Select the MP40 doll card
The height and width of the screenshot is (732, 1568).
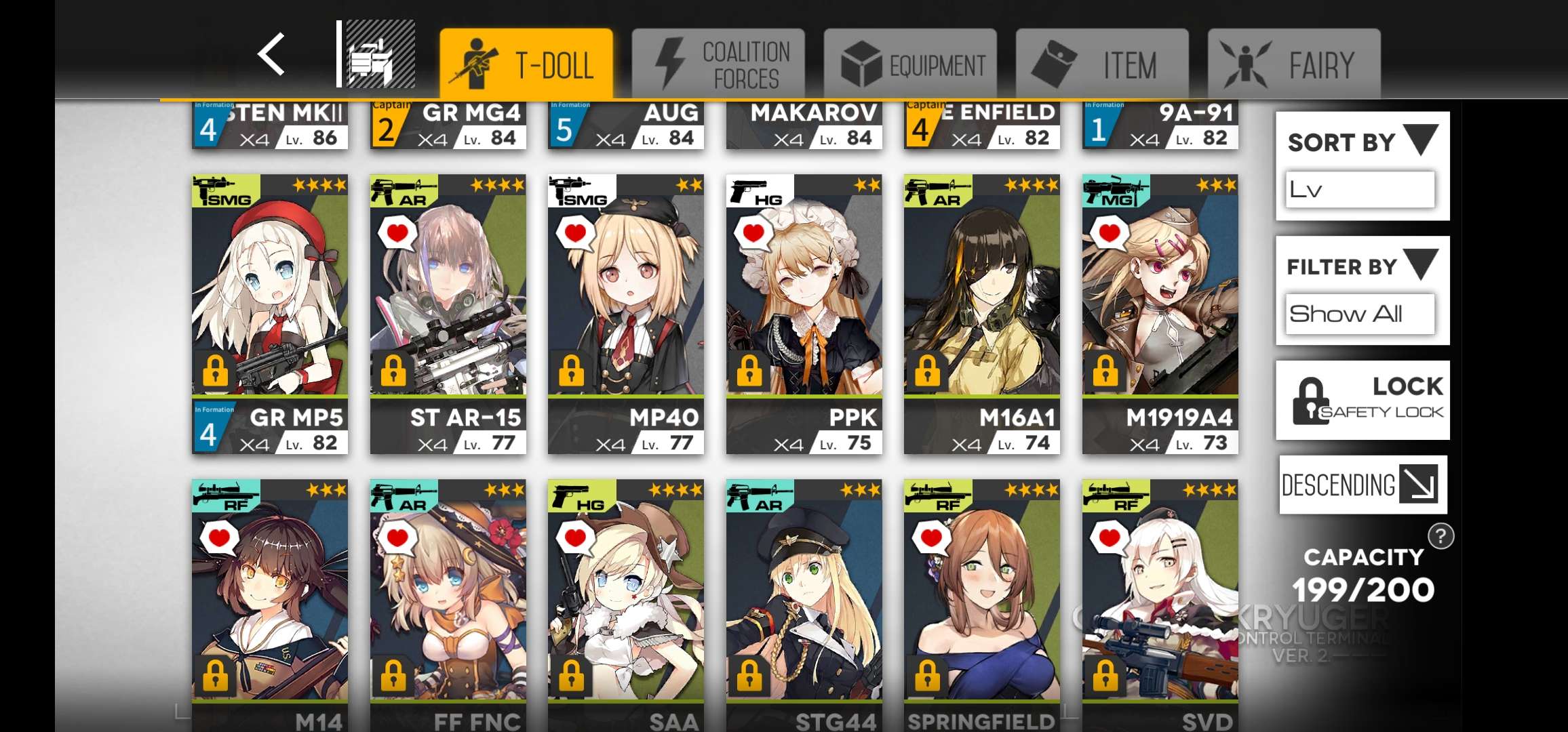pyautogui.click(x=626, y=314)
